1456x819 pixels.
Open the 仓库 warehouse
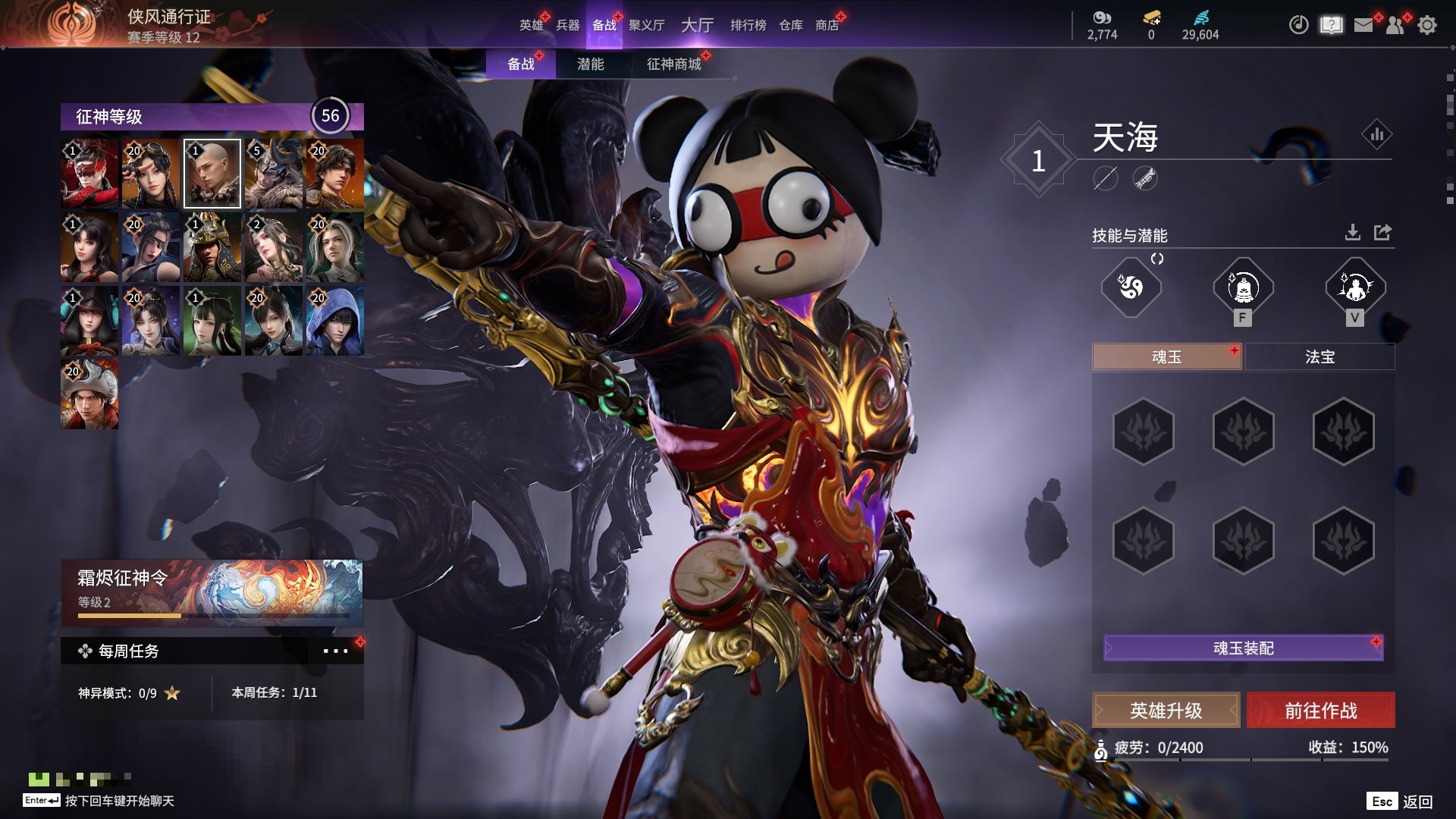click(790, 25)
